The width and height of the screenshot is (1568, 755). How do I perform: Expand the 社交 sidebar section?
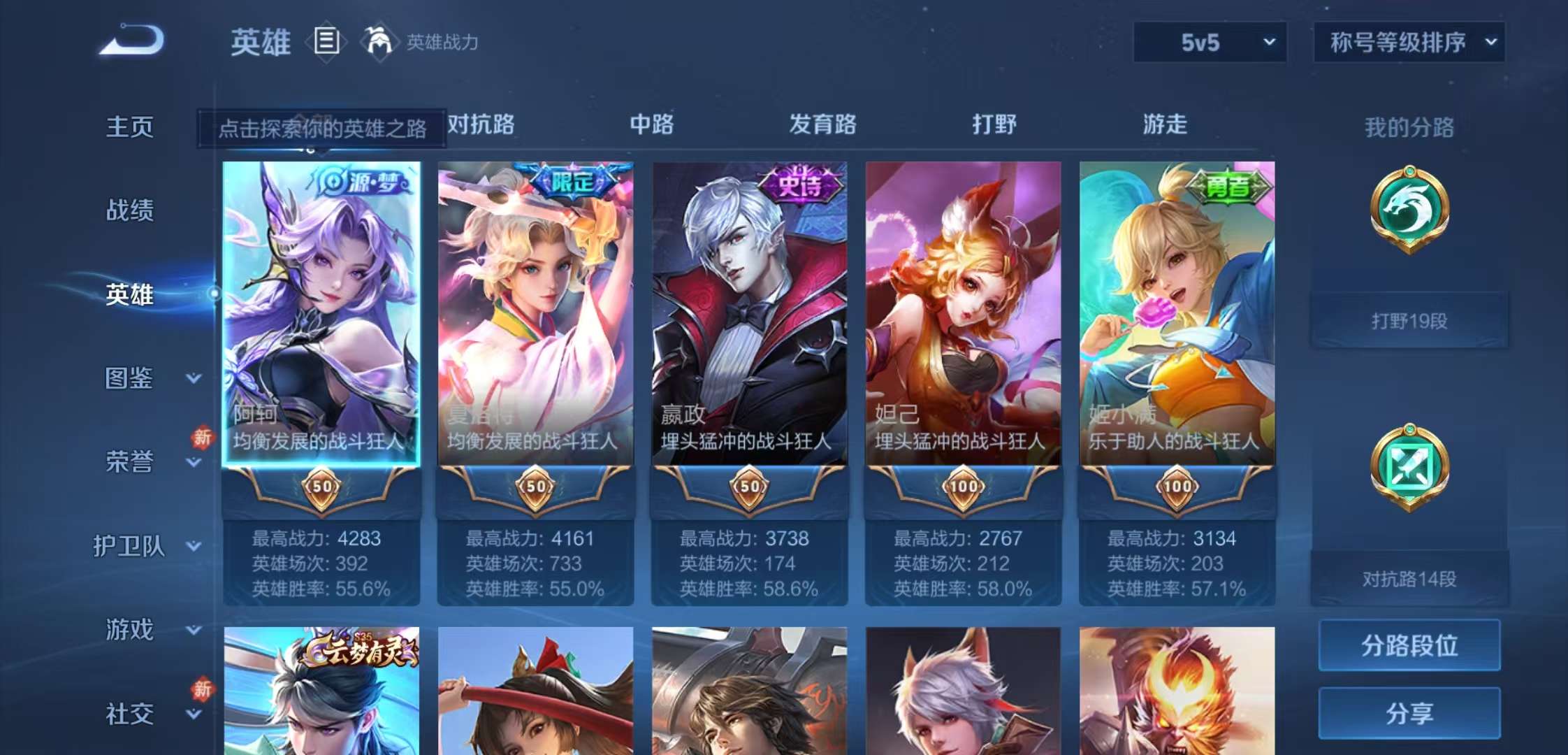[129, 713]
